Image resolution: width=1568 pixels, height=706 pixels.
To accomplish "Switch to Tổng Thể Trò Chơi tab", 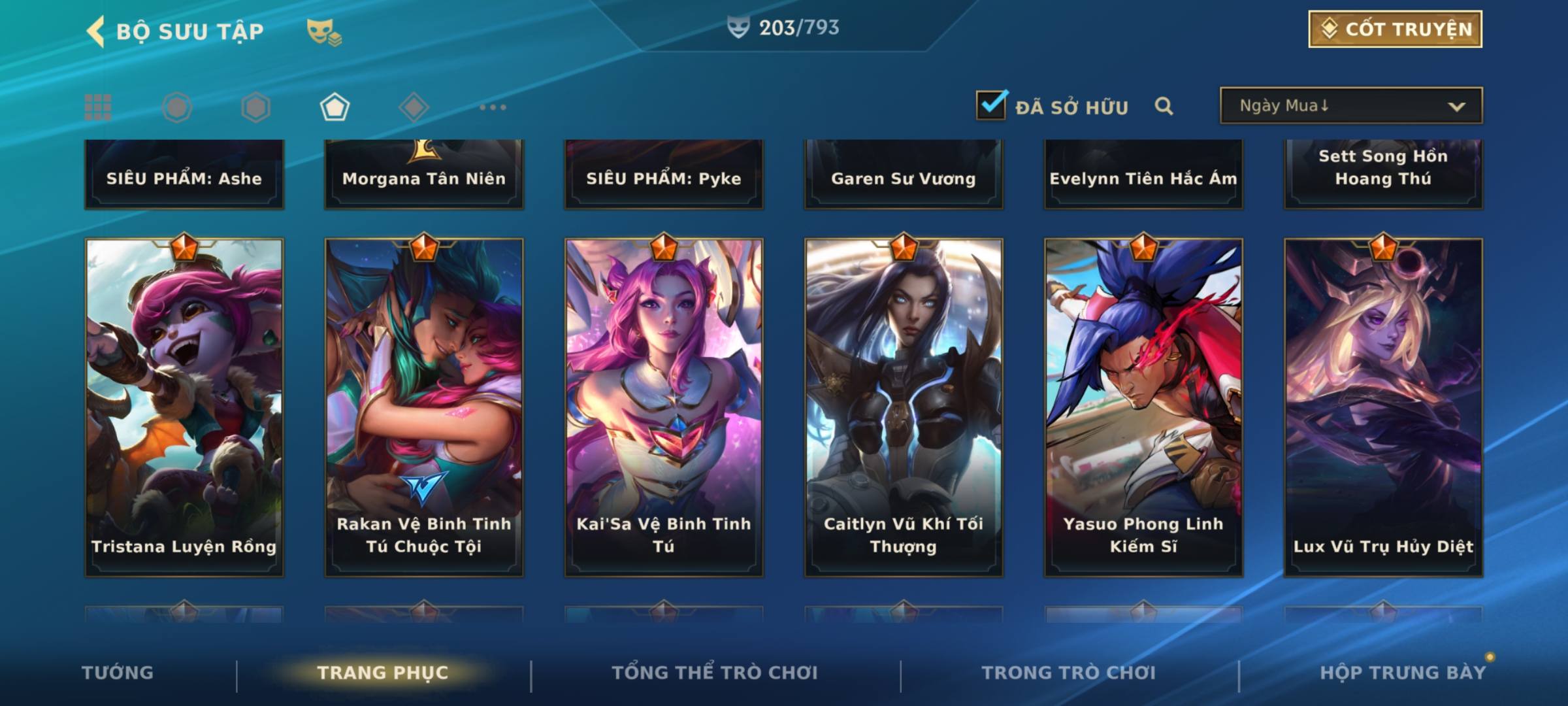I will point(715,673).
